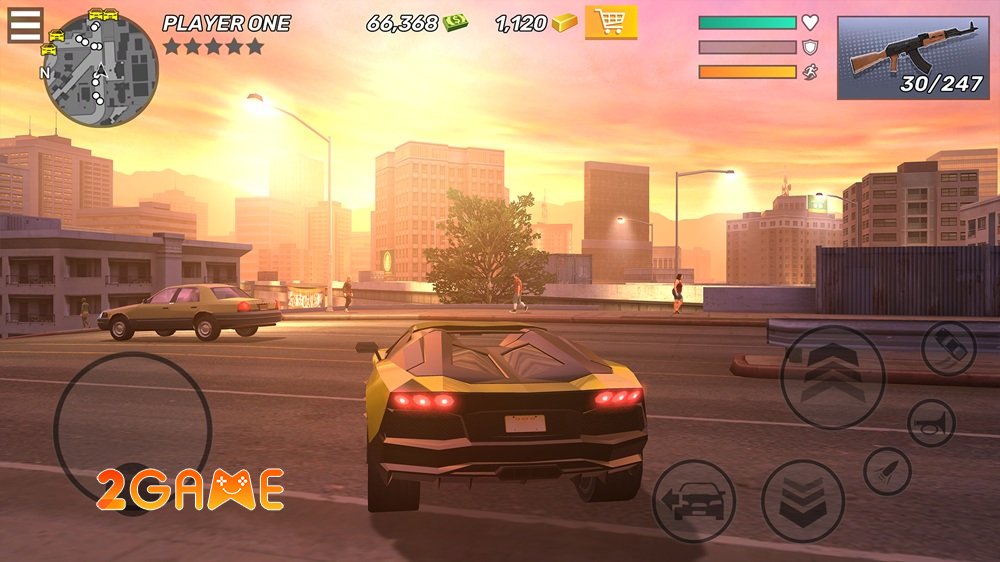1000x562 pixels.
Task: Tap the accelerate up-chevrons button
Action: click(832, 377)
